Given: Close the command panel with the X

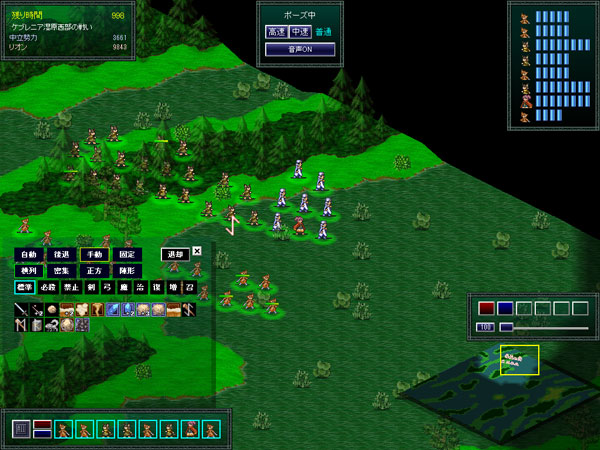Looking at the screenshot, I should click(x=197, y=252).
